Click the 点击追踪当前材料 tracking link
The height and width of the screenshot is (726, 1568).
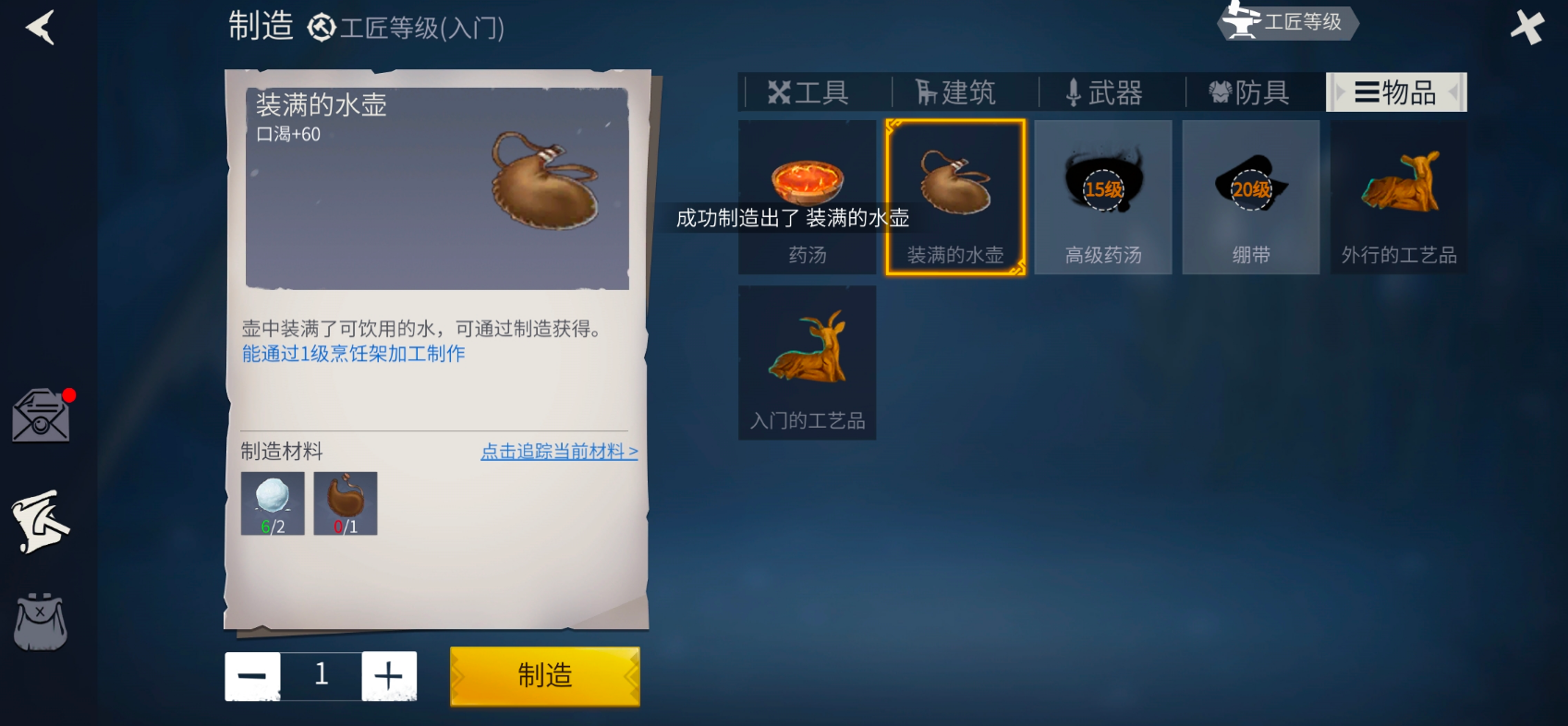click(x=558, y=452)
